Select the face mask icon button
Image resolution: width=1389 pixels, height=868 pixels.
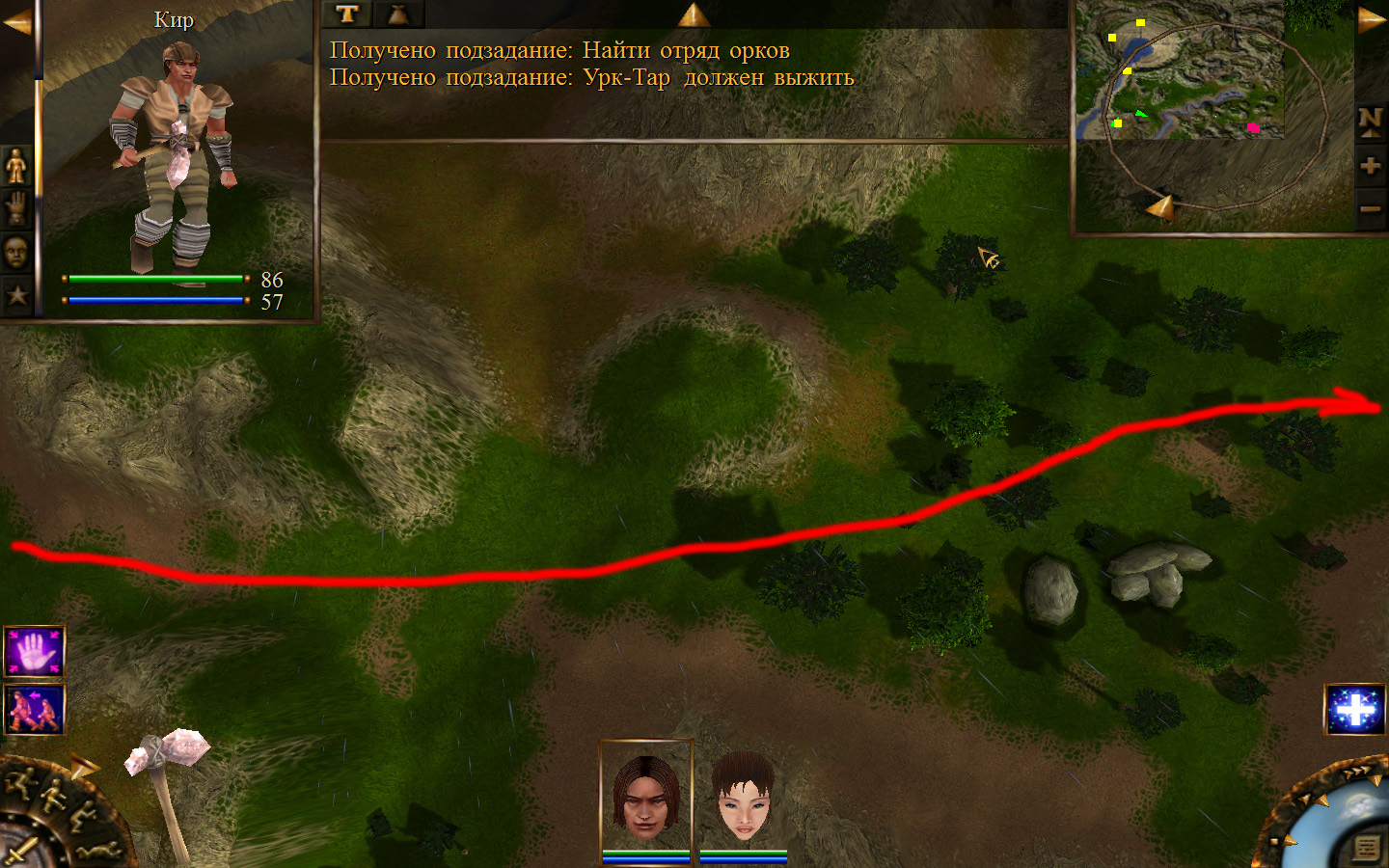pos(16,253)
